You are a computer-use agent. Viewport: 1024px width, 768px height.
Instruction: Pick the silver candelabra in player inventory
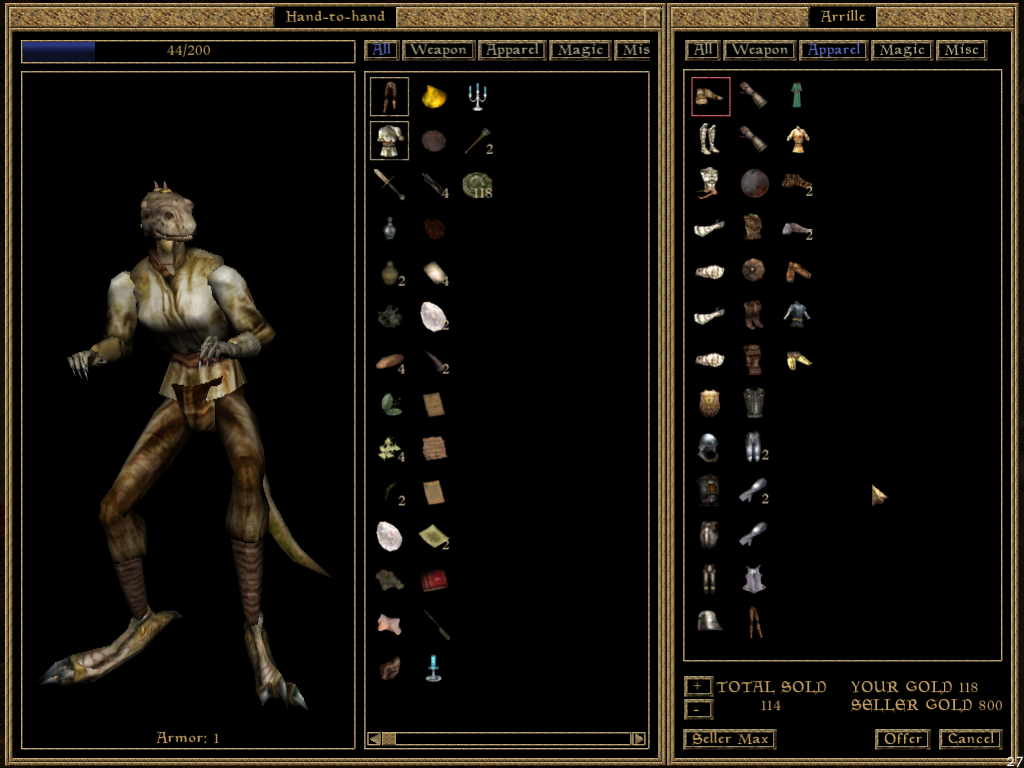tap(477, 97)
